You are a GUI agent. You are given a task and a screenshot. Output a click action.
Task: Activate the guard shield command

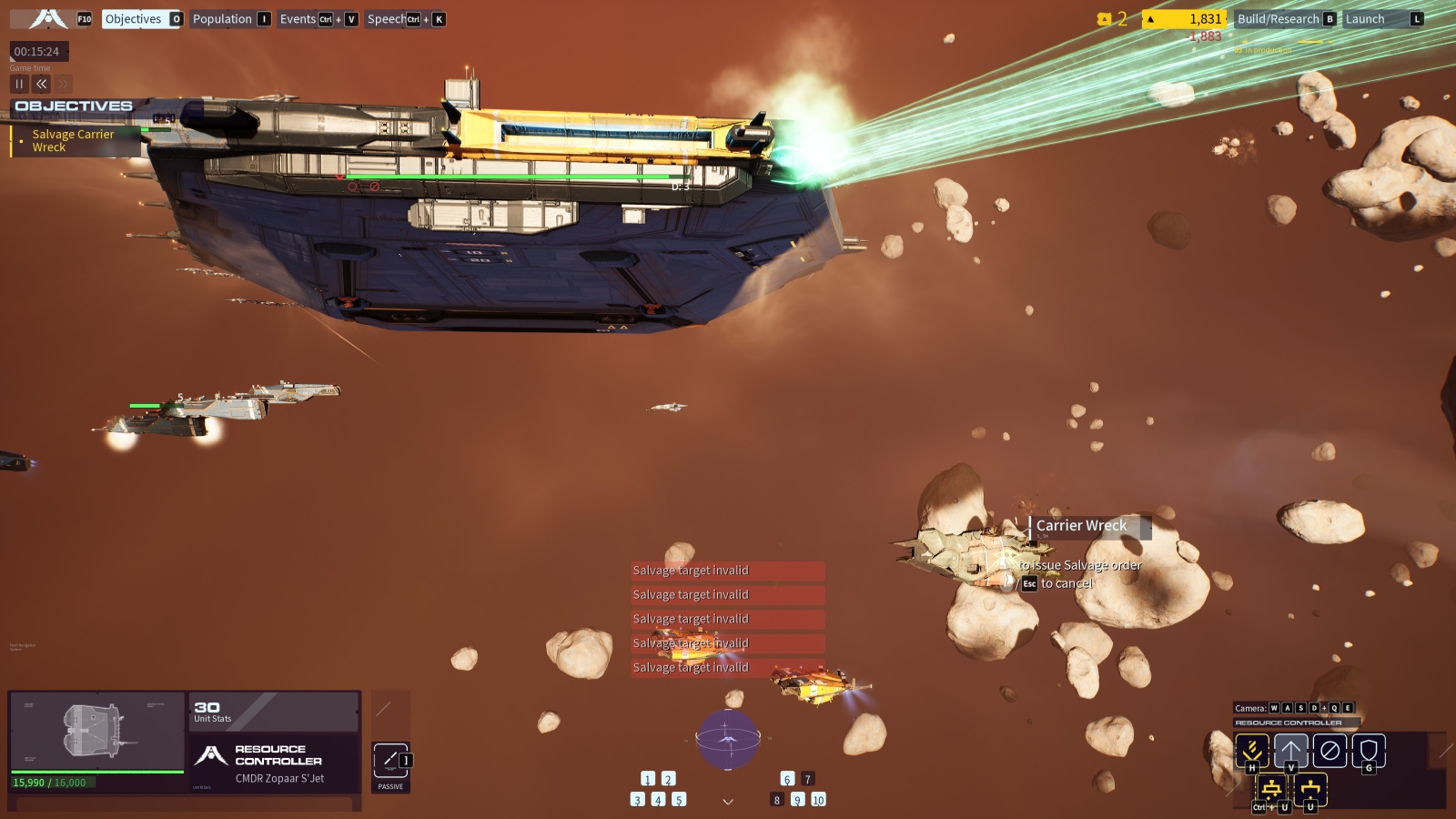coord(1369,751)
